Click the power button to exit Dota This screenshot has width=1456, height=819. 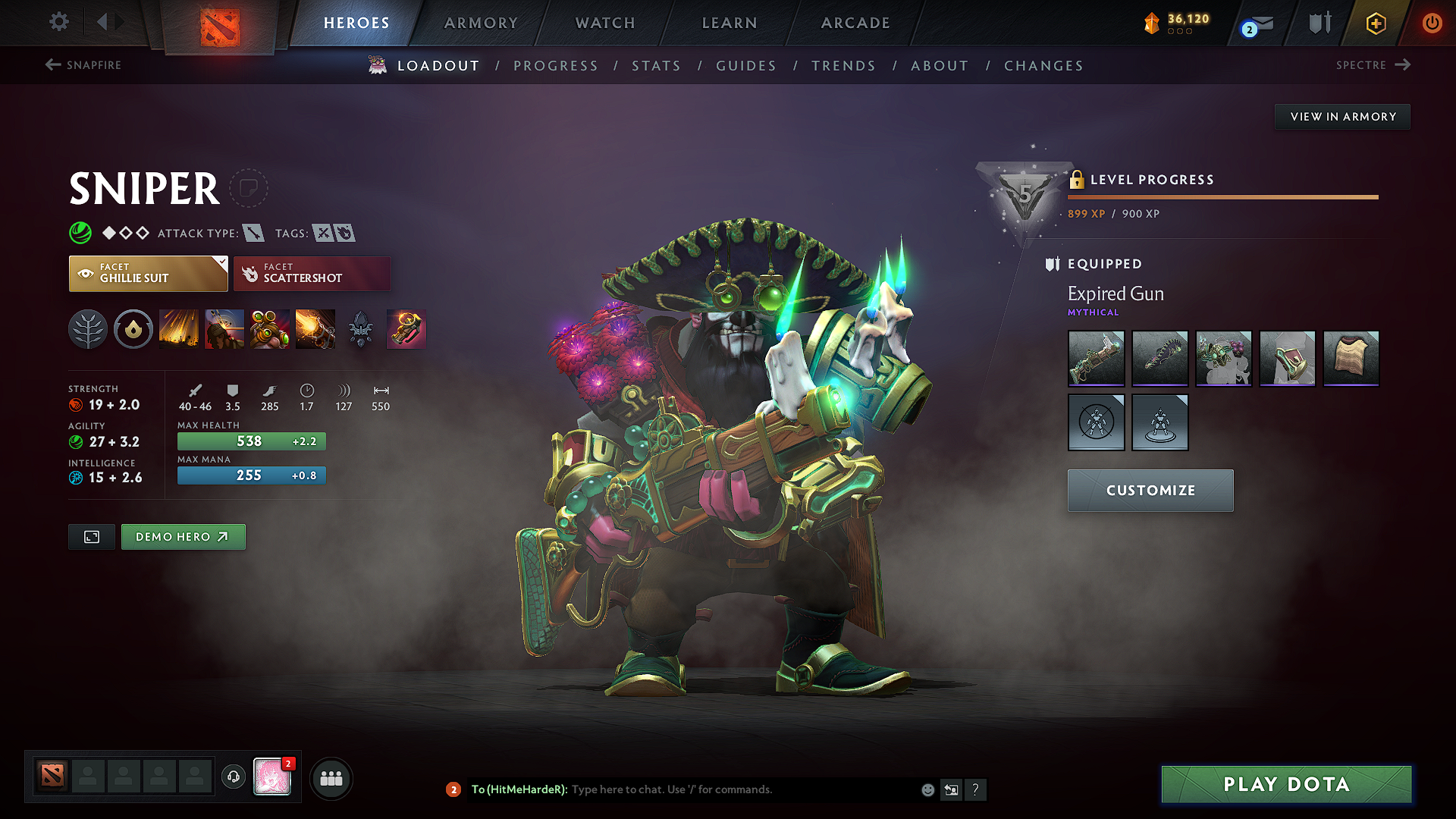click(1433, 23)
